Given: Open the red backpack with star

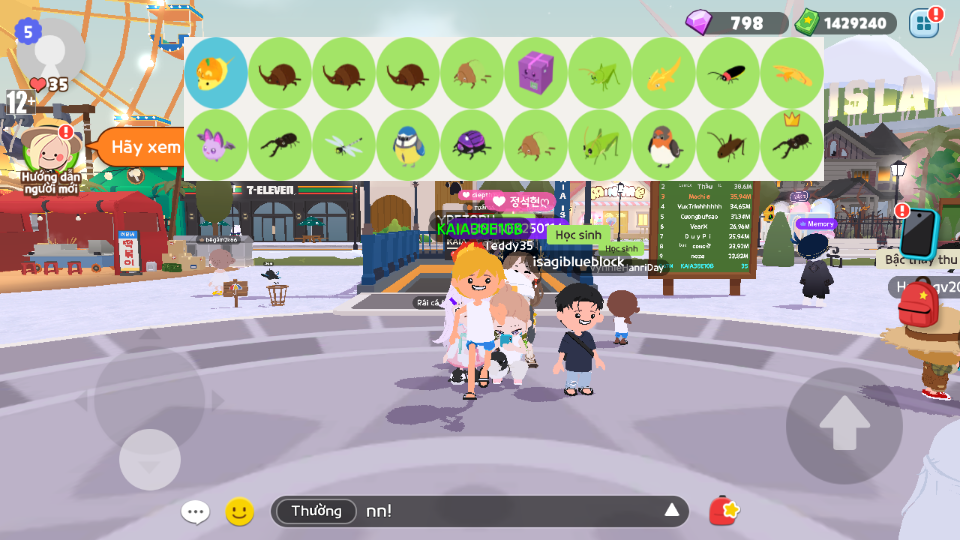Looking at the screenshot, I should pyautogui.click(x=724, y=511).
